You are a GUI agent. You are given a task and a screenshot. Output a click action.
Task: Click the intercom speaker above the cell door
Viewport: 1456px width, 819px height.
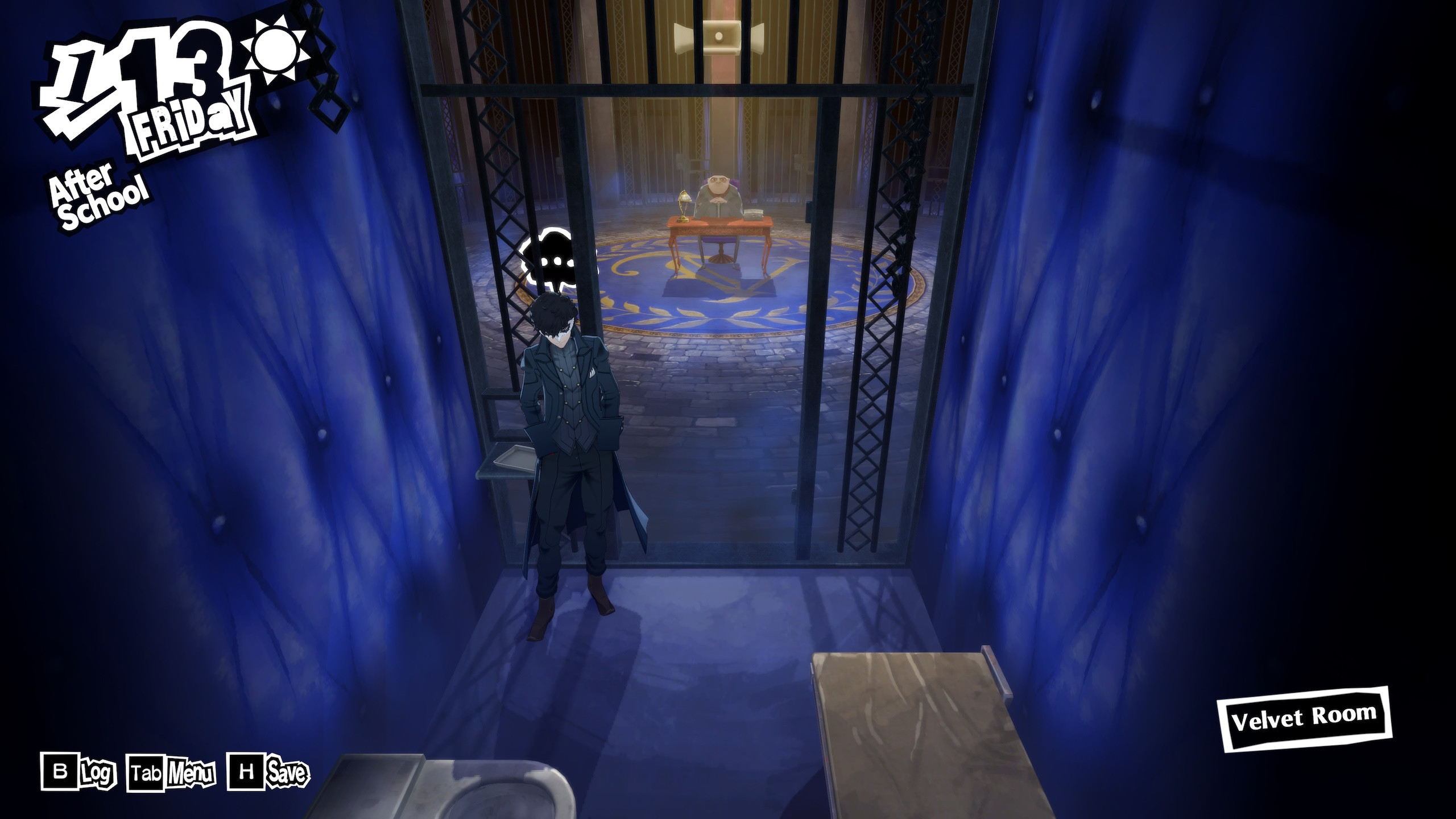point(718,36)
